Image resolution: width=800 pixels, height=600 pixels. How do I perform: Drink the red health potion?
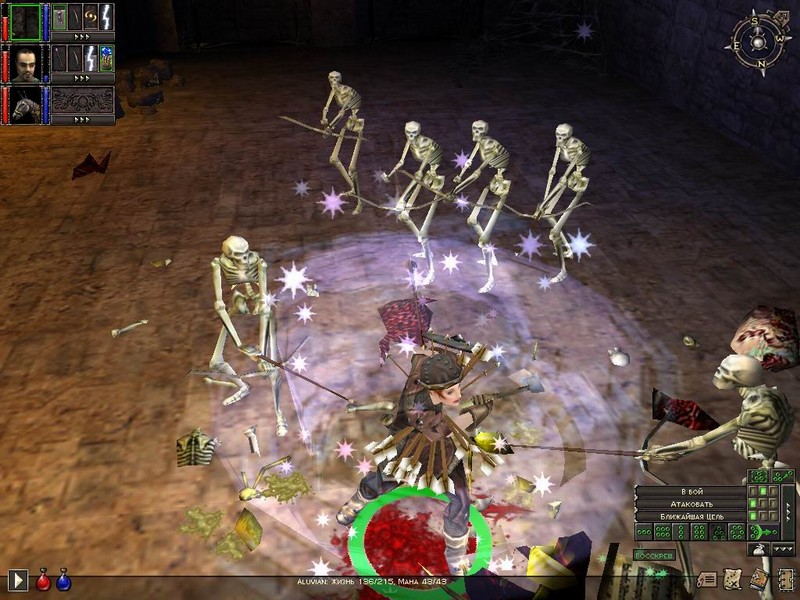(43, 579)
